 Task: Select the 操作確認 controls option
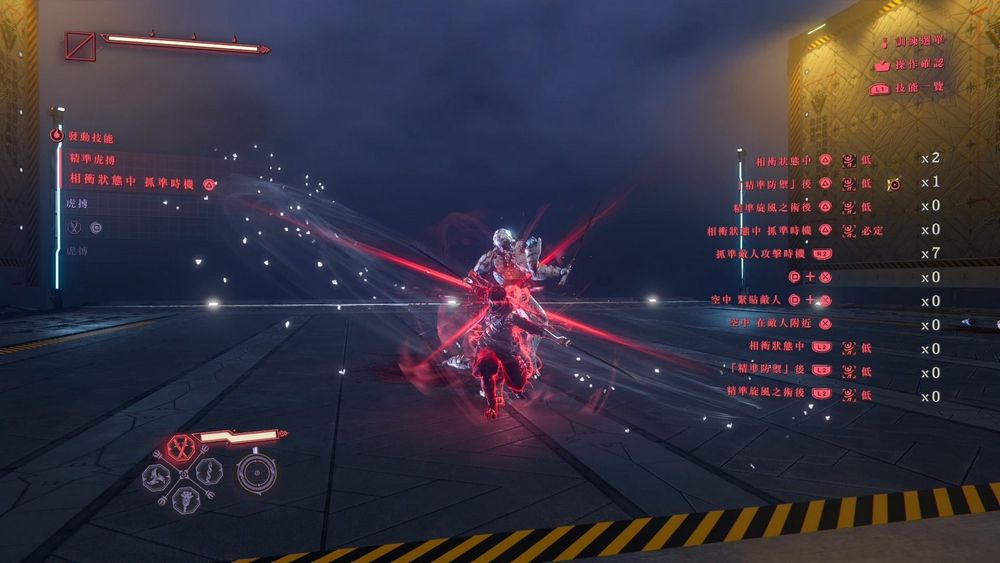tap(917, 65)
